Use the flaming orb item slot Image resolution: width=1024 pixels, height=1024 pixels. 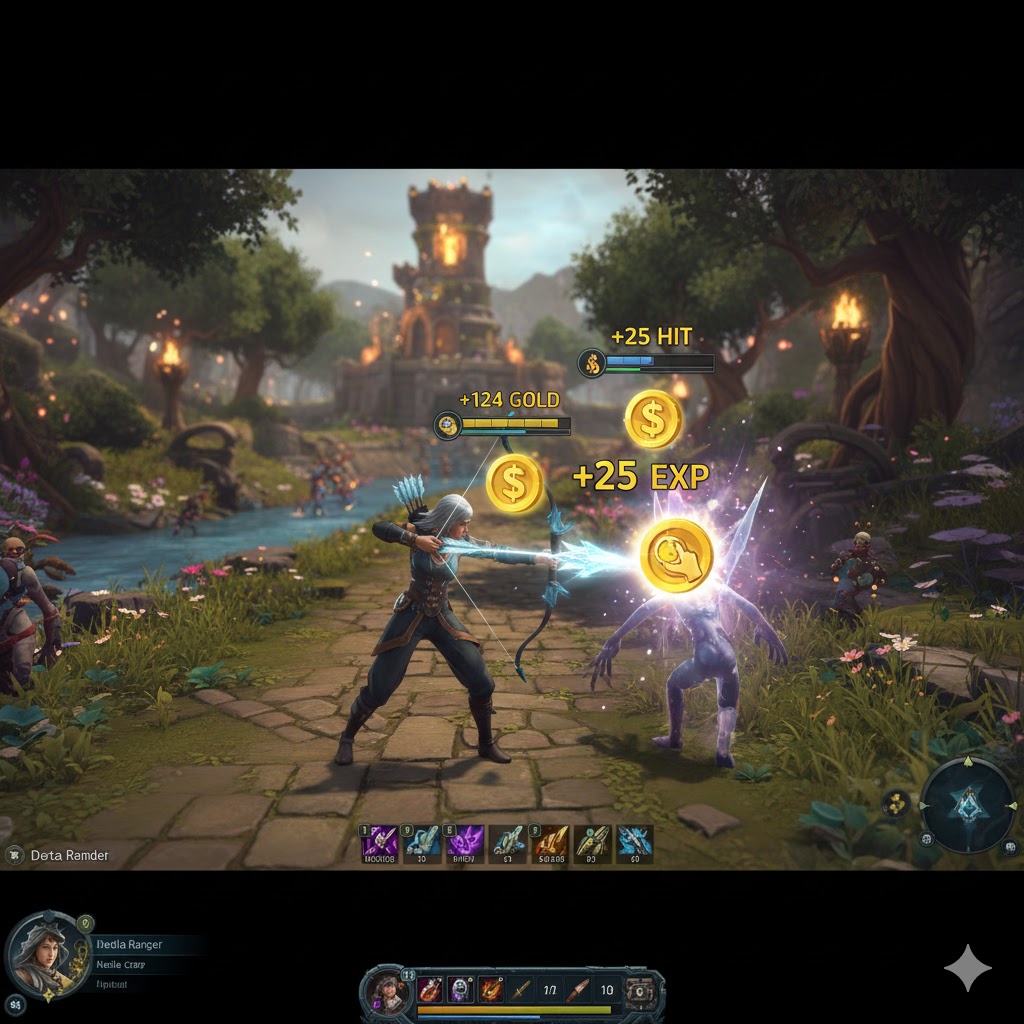(x=490, y=989)
